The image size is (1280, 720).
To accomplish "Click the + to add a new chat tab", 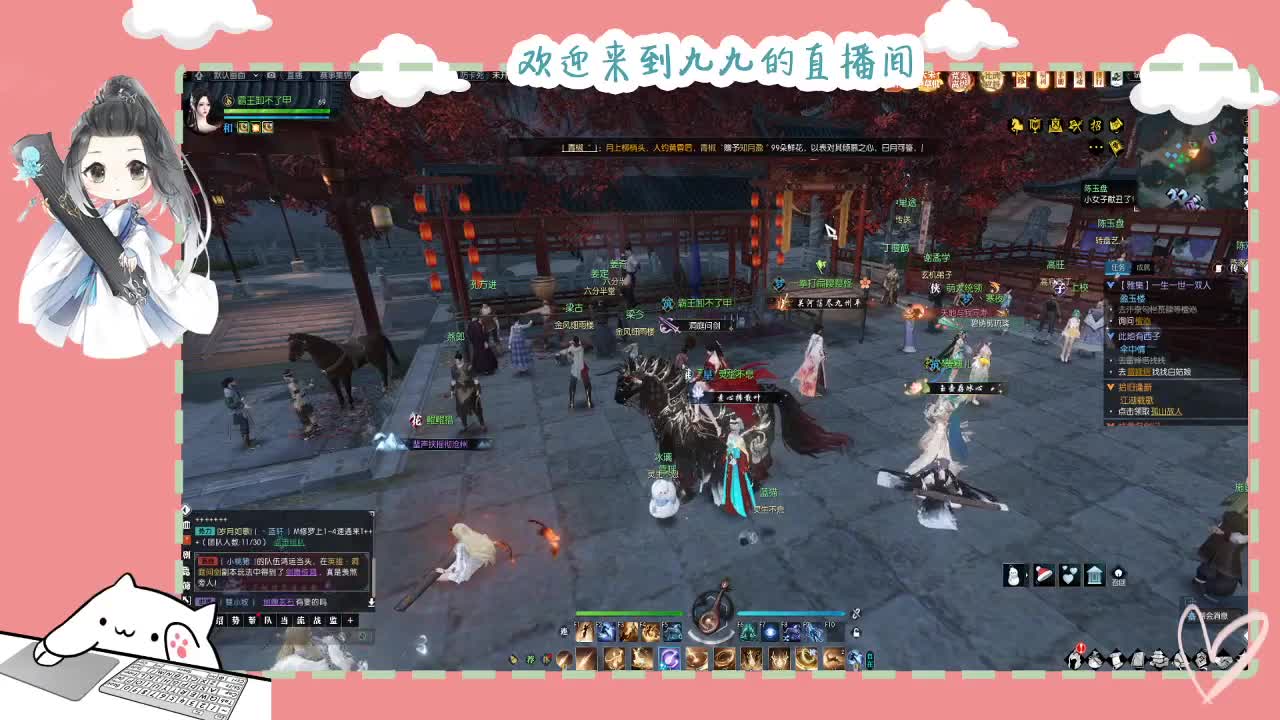I will 350,620.
